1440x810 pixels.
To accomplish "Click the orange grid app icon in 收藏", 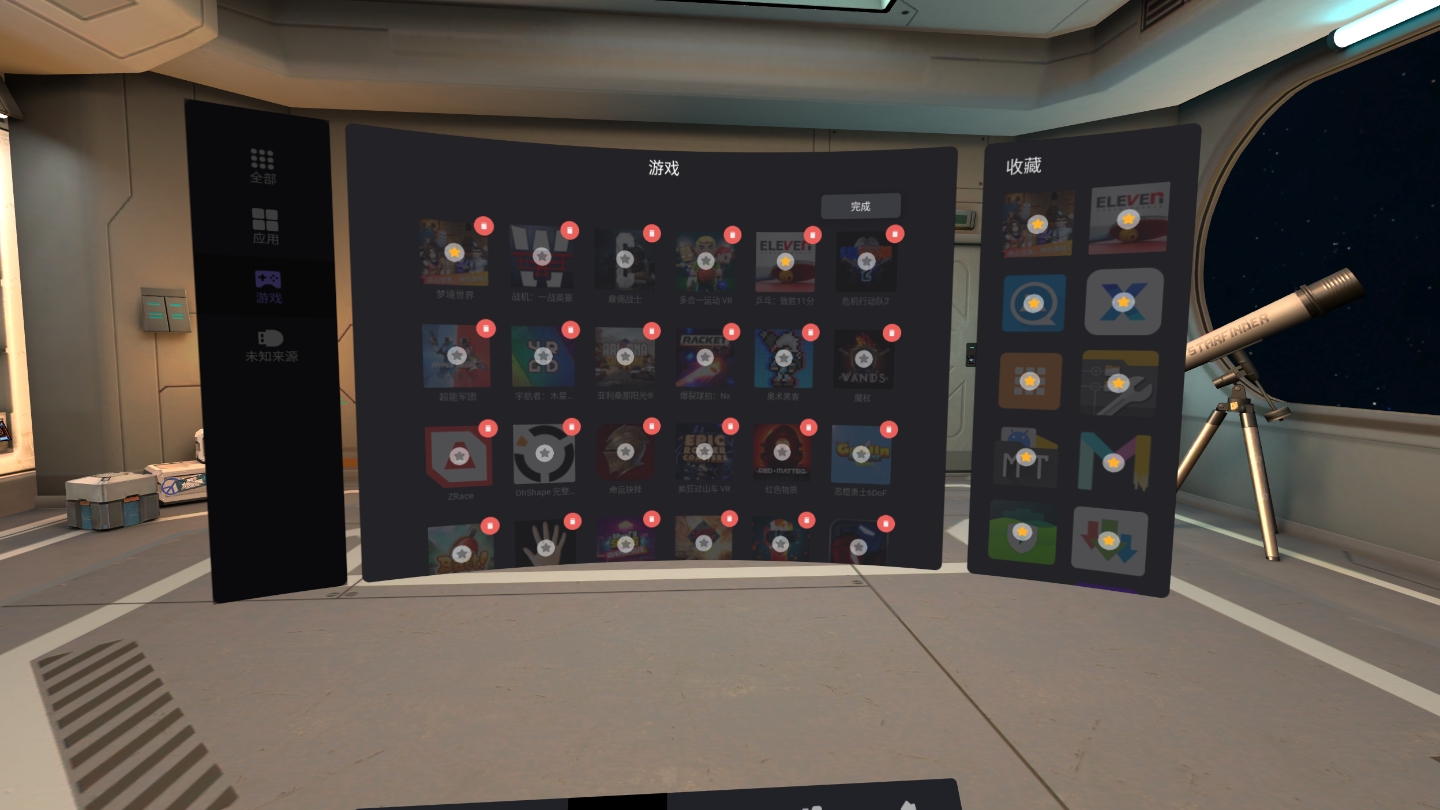I will coord(1028,381).
